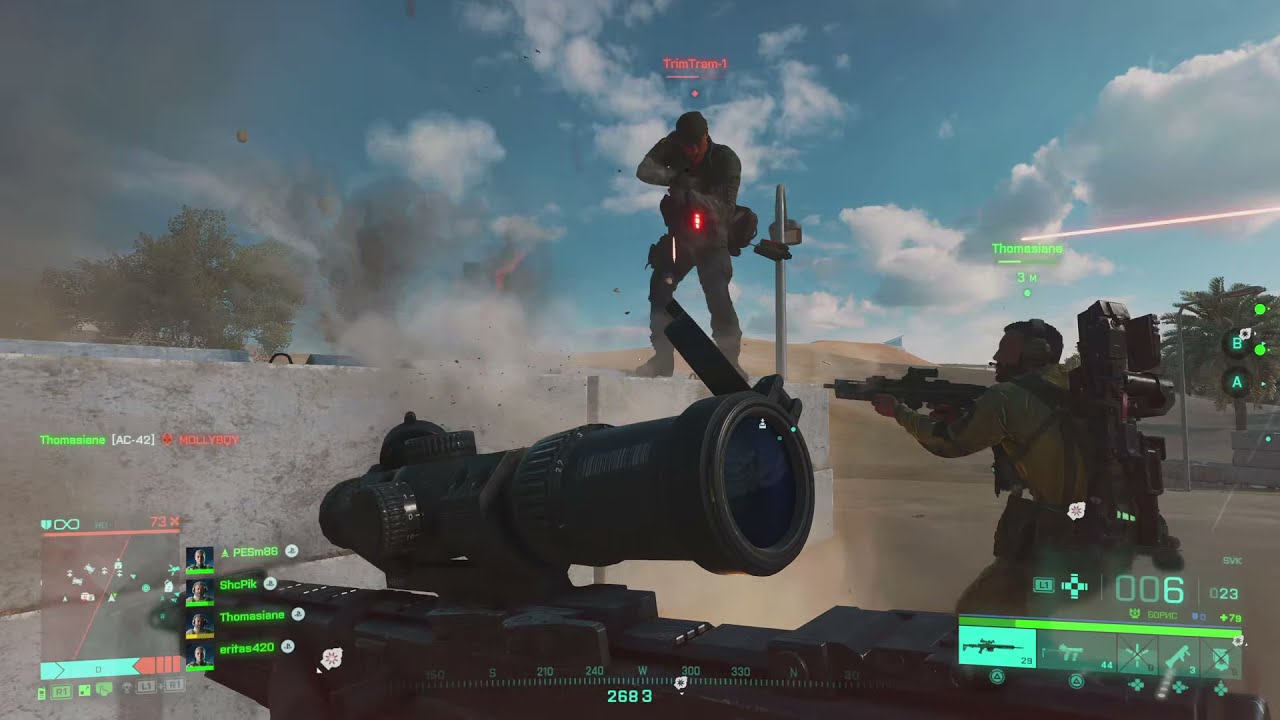Screen dimensions: 1280x720
Task: Switch to the secondary SMG weapon slot
Action: (1076, 652)
